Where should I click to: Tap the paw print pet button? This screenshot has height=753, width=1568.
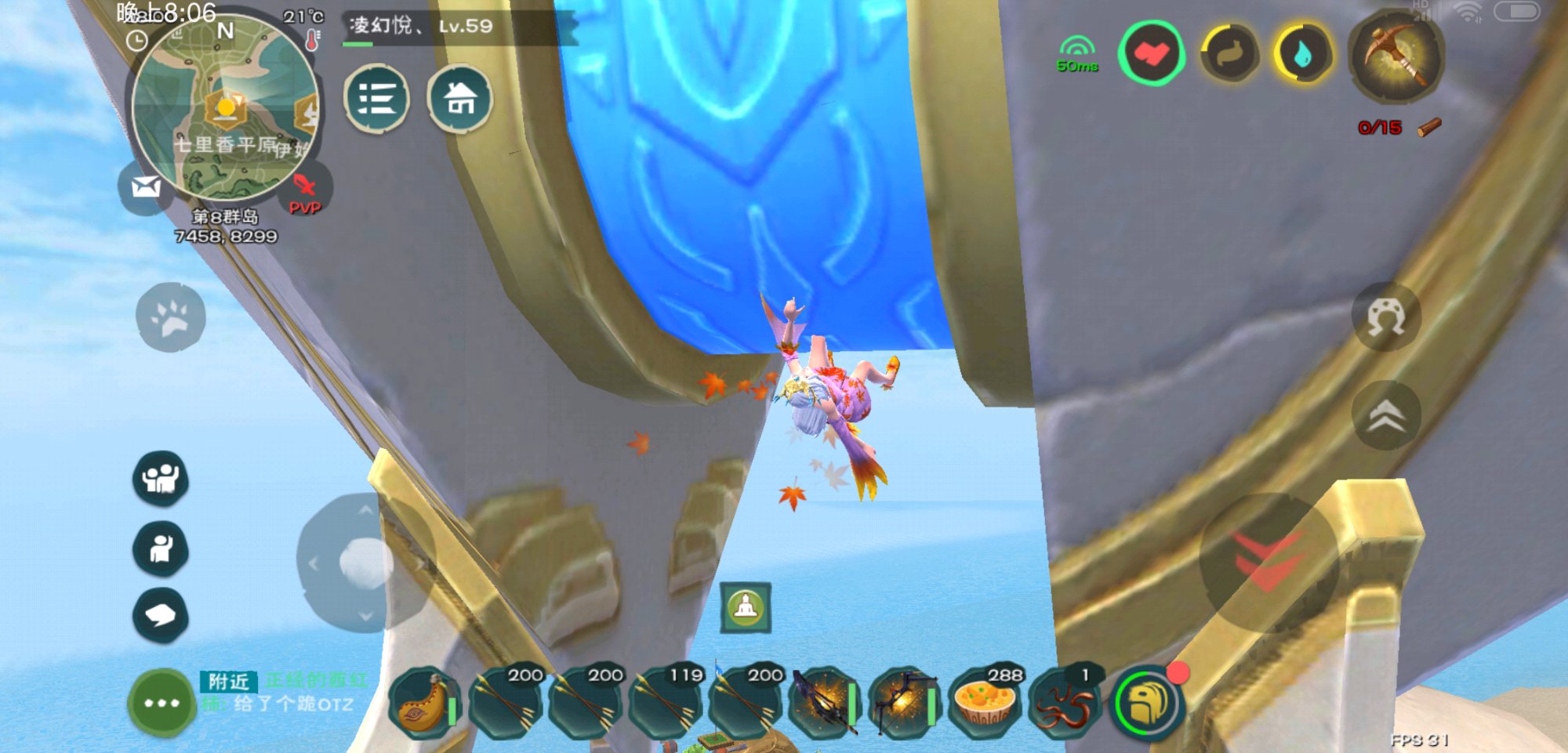pyautogui.click(x=171, y=317)
